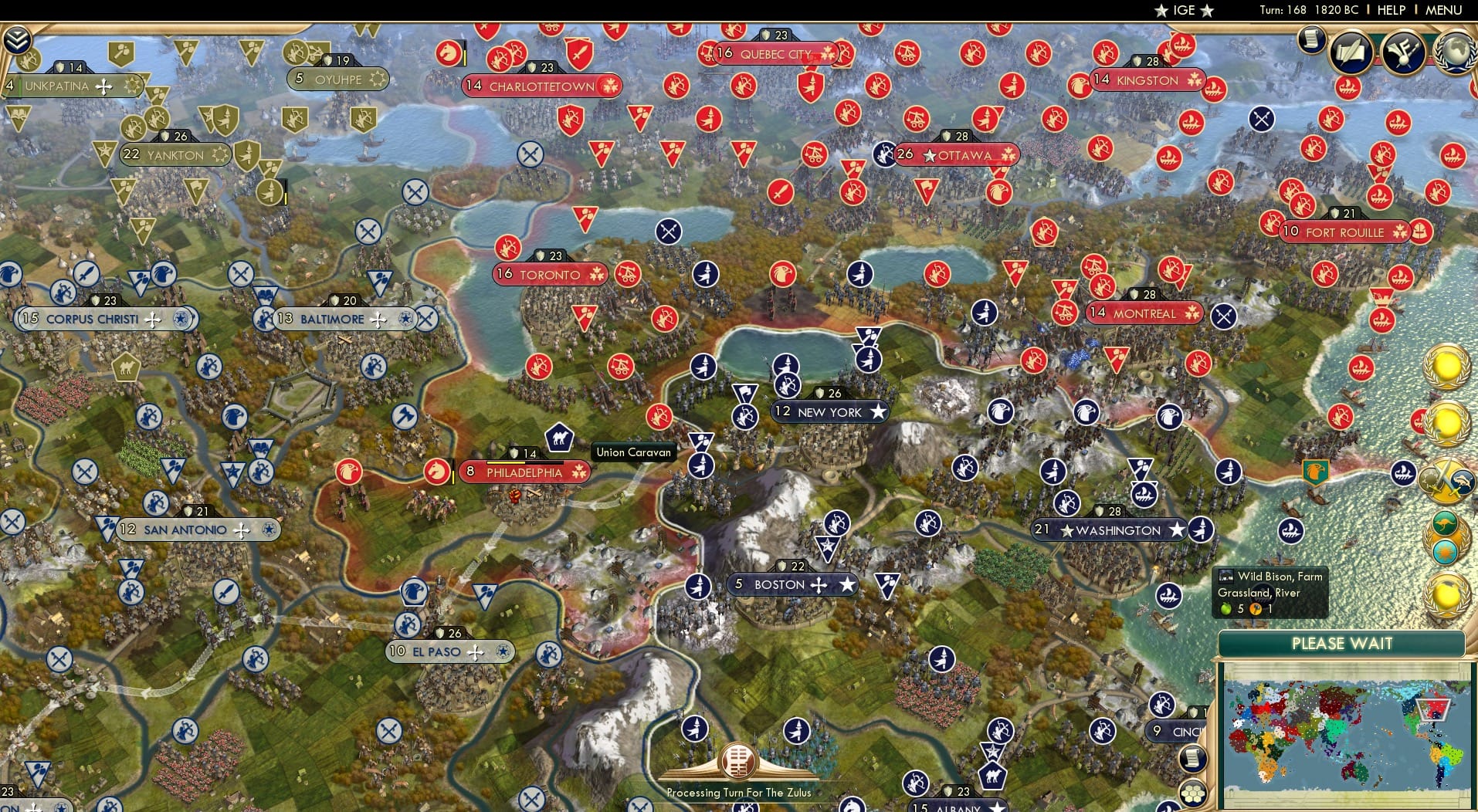
Task: Toggle the hex grid honeycomb icon
Action: point(1194,791)
